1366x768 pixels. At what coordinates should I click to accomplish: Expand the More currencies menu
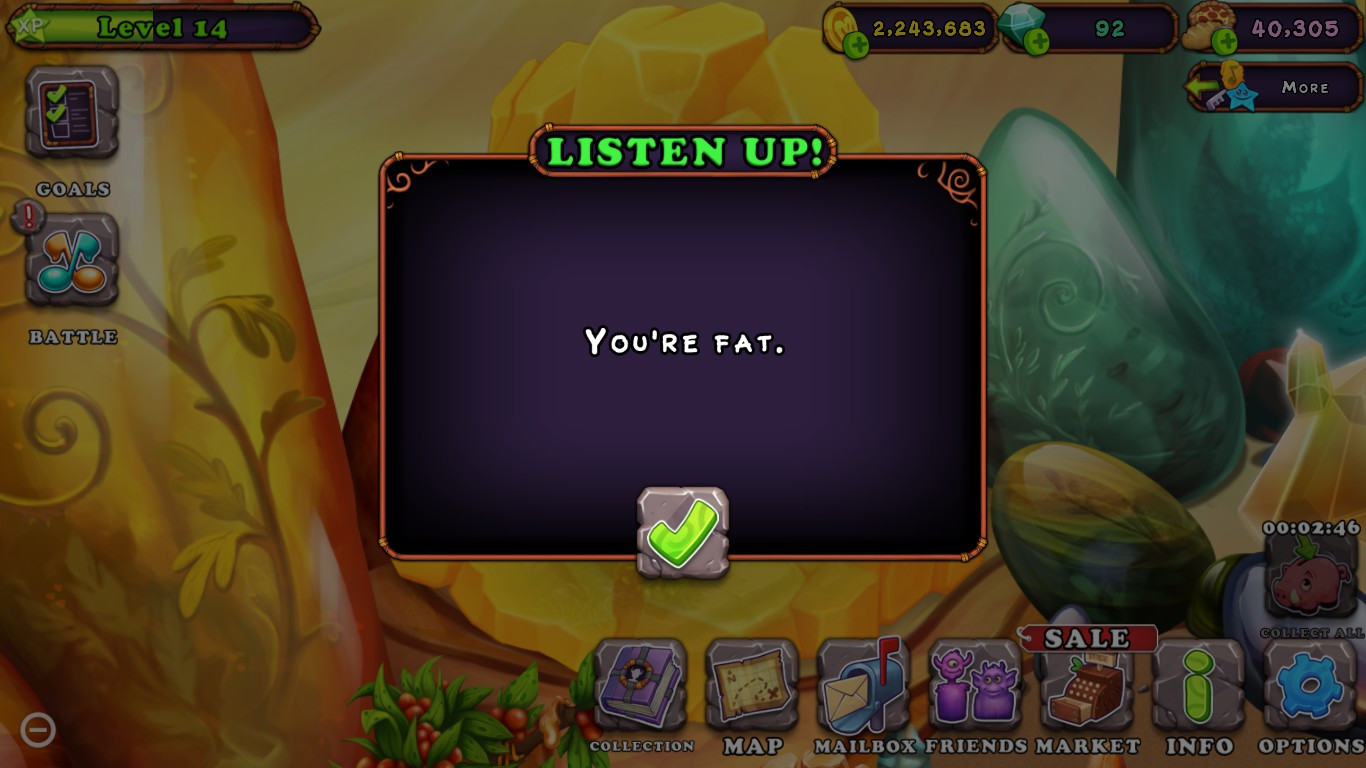1273,88
